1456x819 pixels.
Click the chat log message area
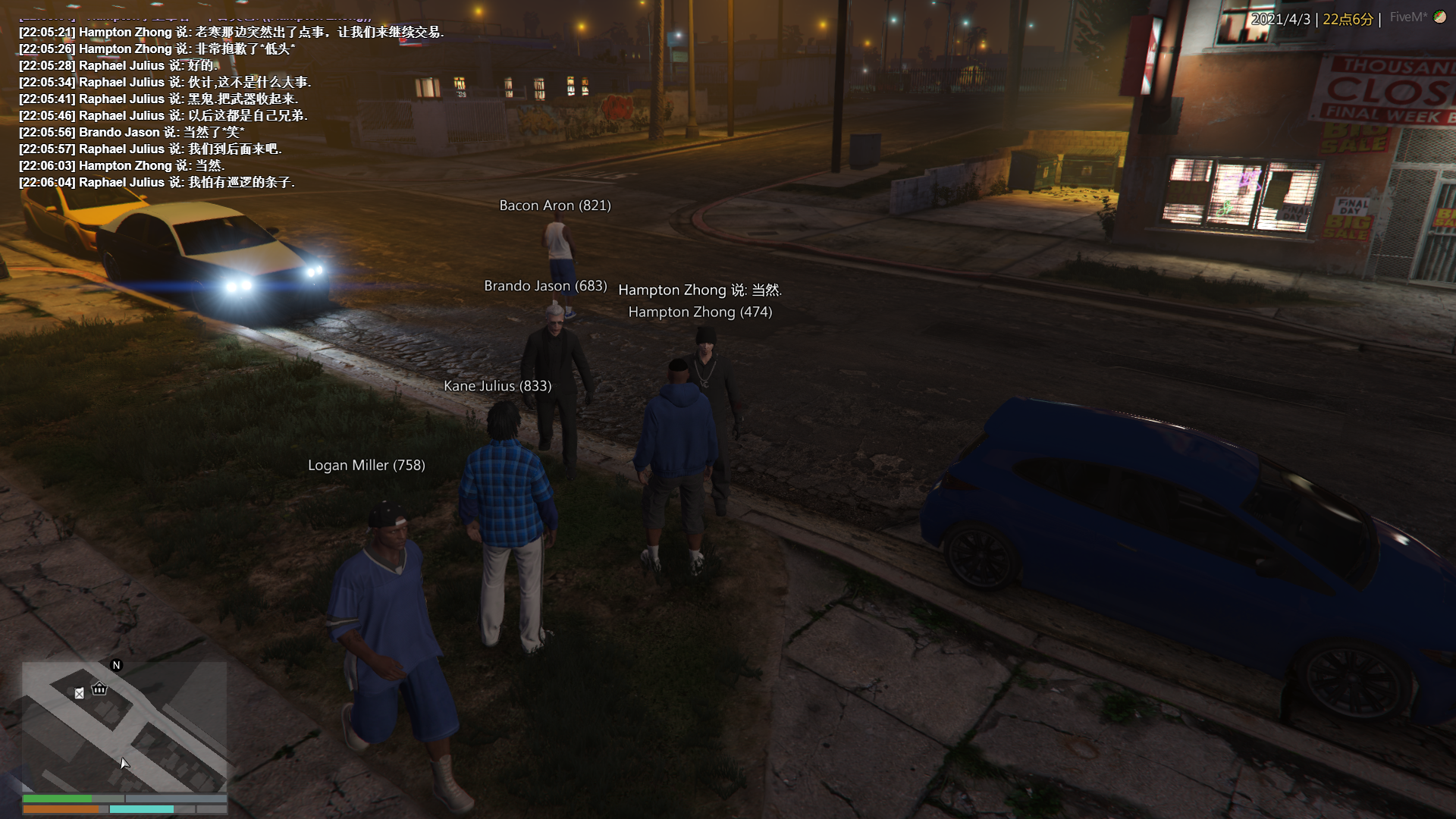click(227, 107)
